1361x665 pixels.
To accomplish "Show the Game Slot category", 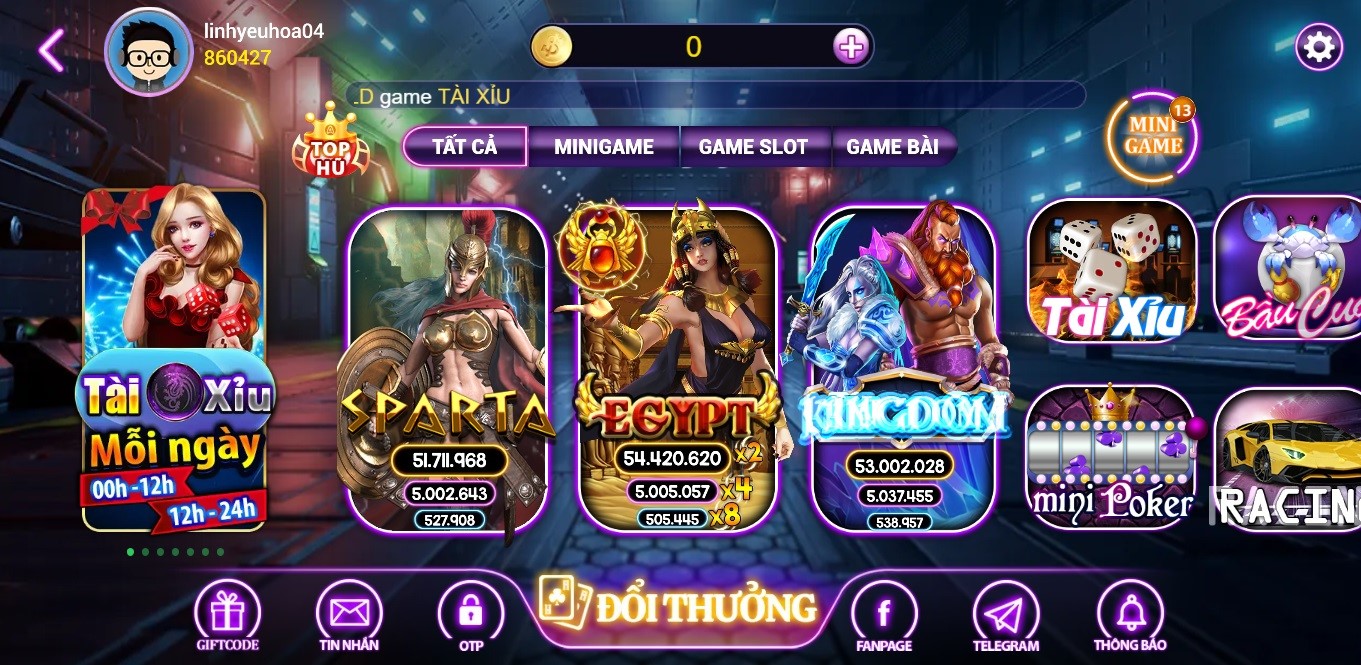I will tap(753, 146).
